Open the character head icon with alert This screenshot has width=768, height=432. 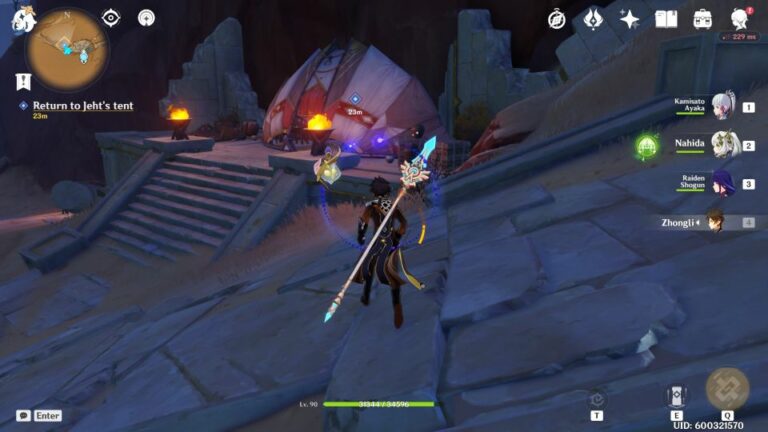point(740,19)
